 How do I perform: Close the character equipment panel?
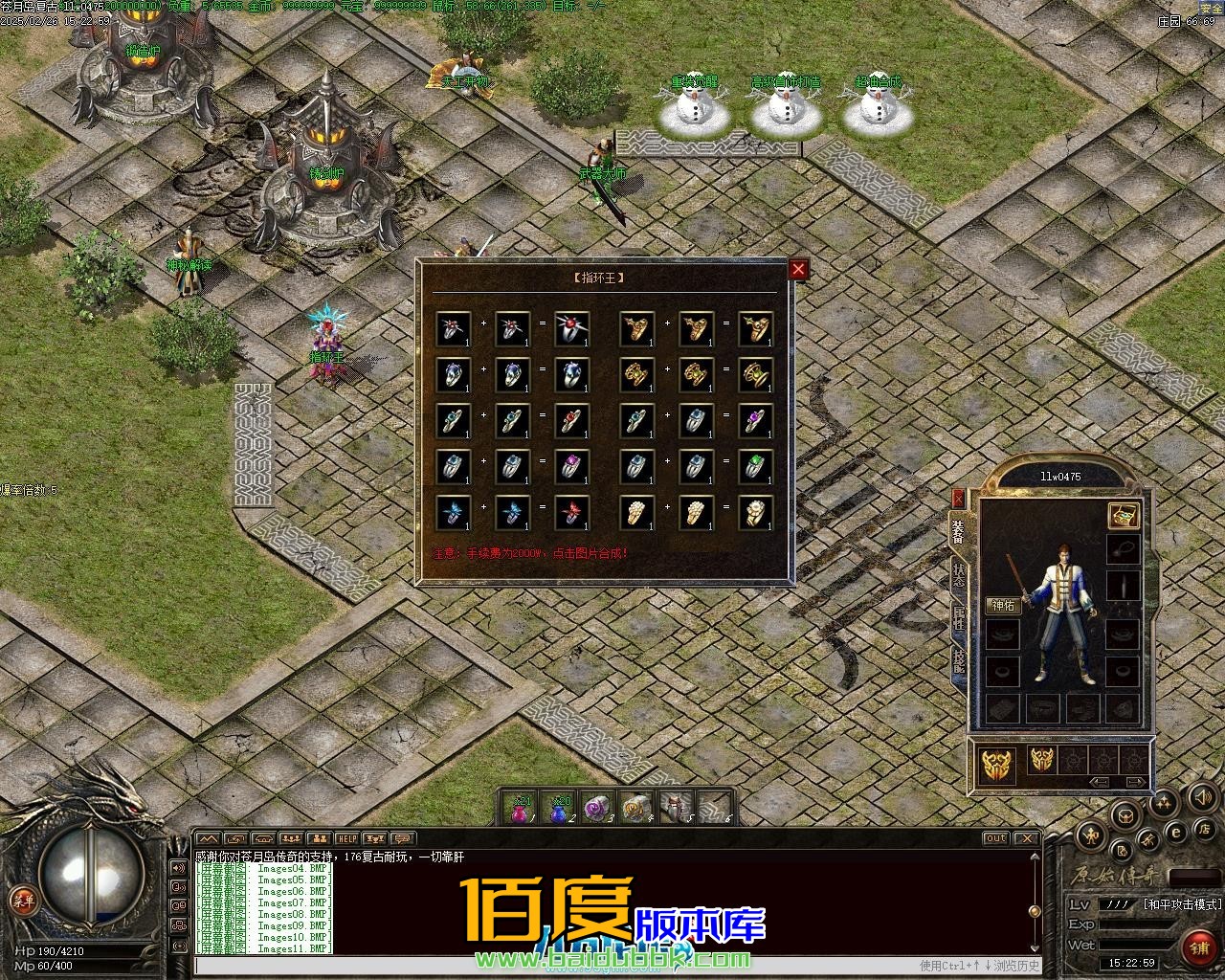pos(958,498)
